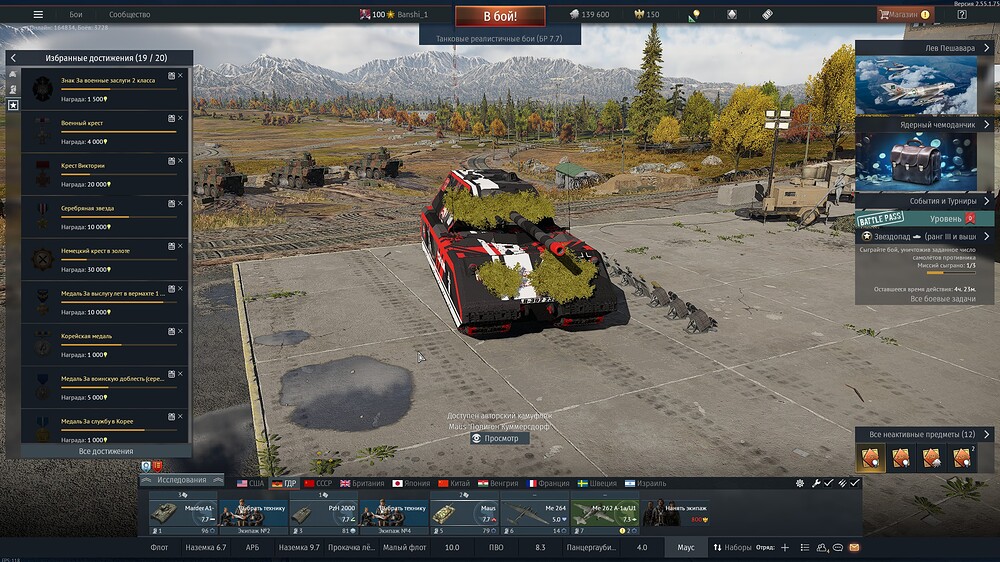Image resolution: width=1000 pixels, height=562 pixels.
Task: Expand "События и Турниры" section
Action: pos(987,201)
